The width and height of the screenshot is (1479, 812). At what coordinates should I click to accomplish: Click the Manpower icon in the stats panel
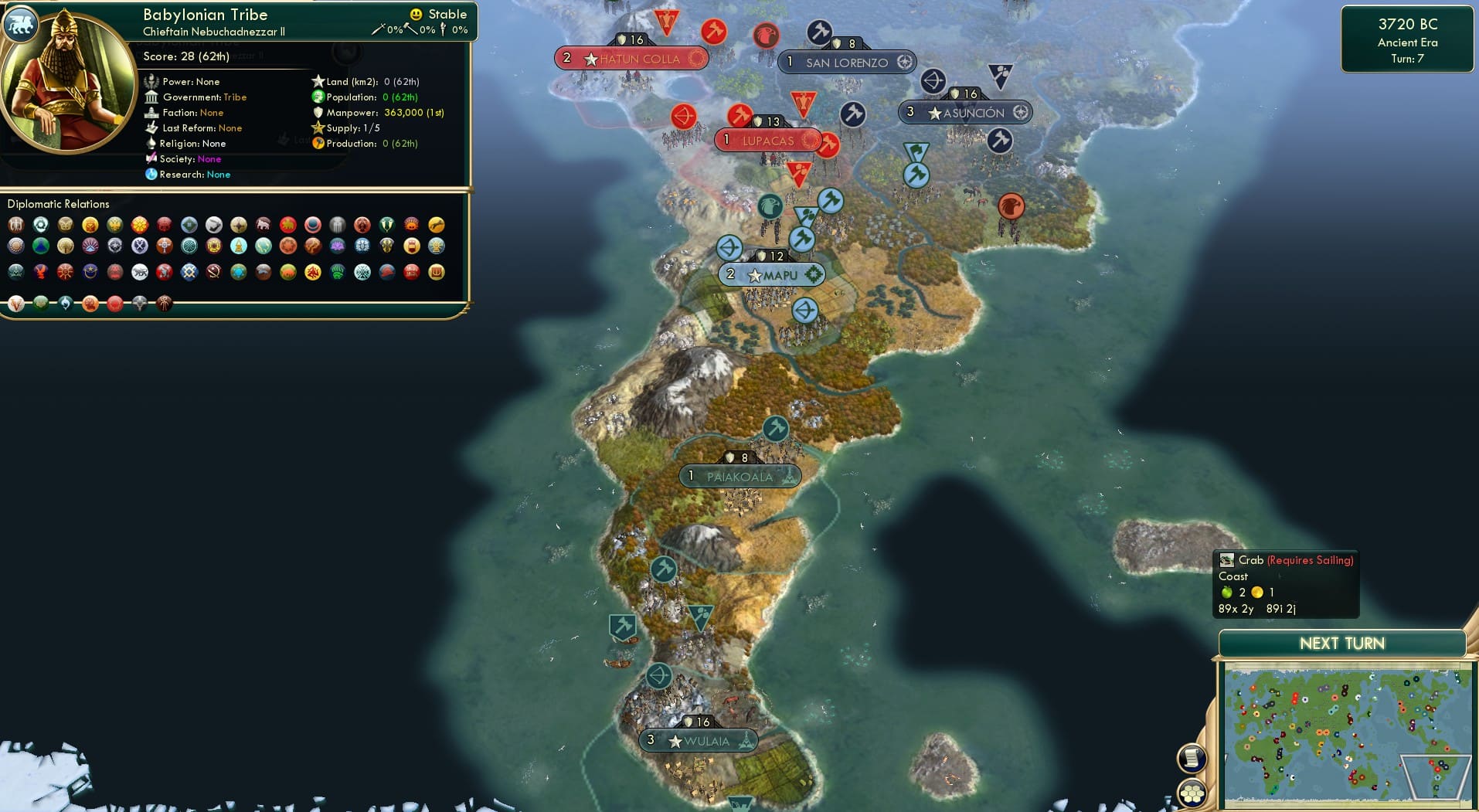click(x=318, y=112)
